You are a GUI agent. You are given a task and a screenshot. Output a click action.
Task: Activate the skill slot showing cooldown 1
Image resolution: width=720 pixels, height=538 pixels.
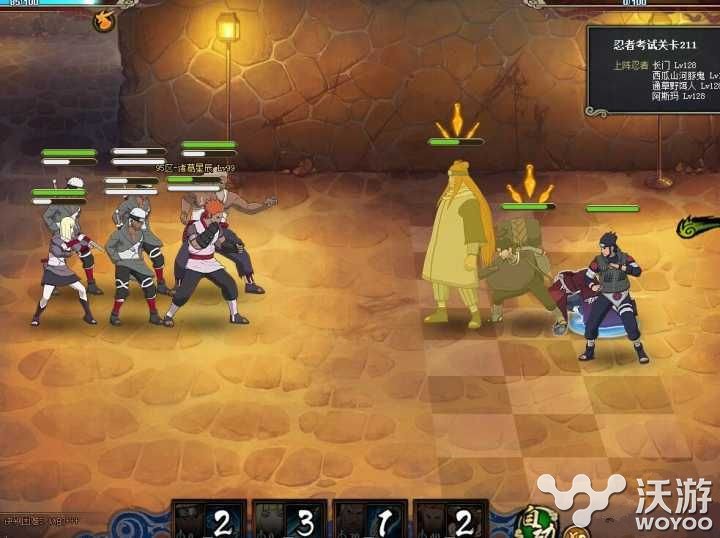[371, 520]
